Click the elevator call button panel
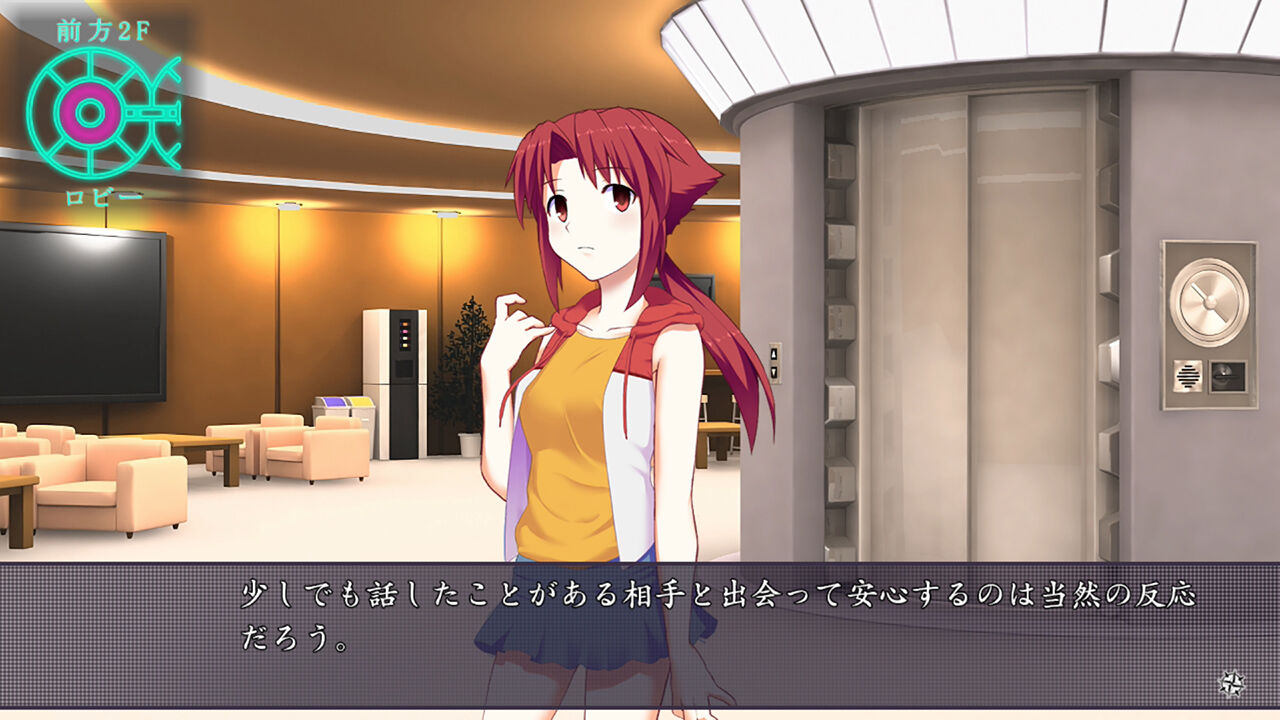Image resolution: width=1280 pixels, height=720 pixels. coord(773,365)
